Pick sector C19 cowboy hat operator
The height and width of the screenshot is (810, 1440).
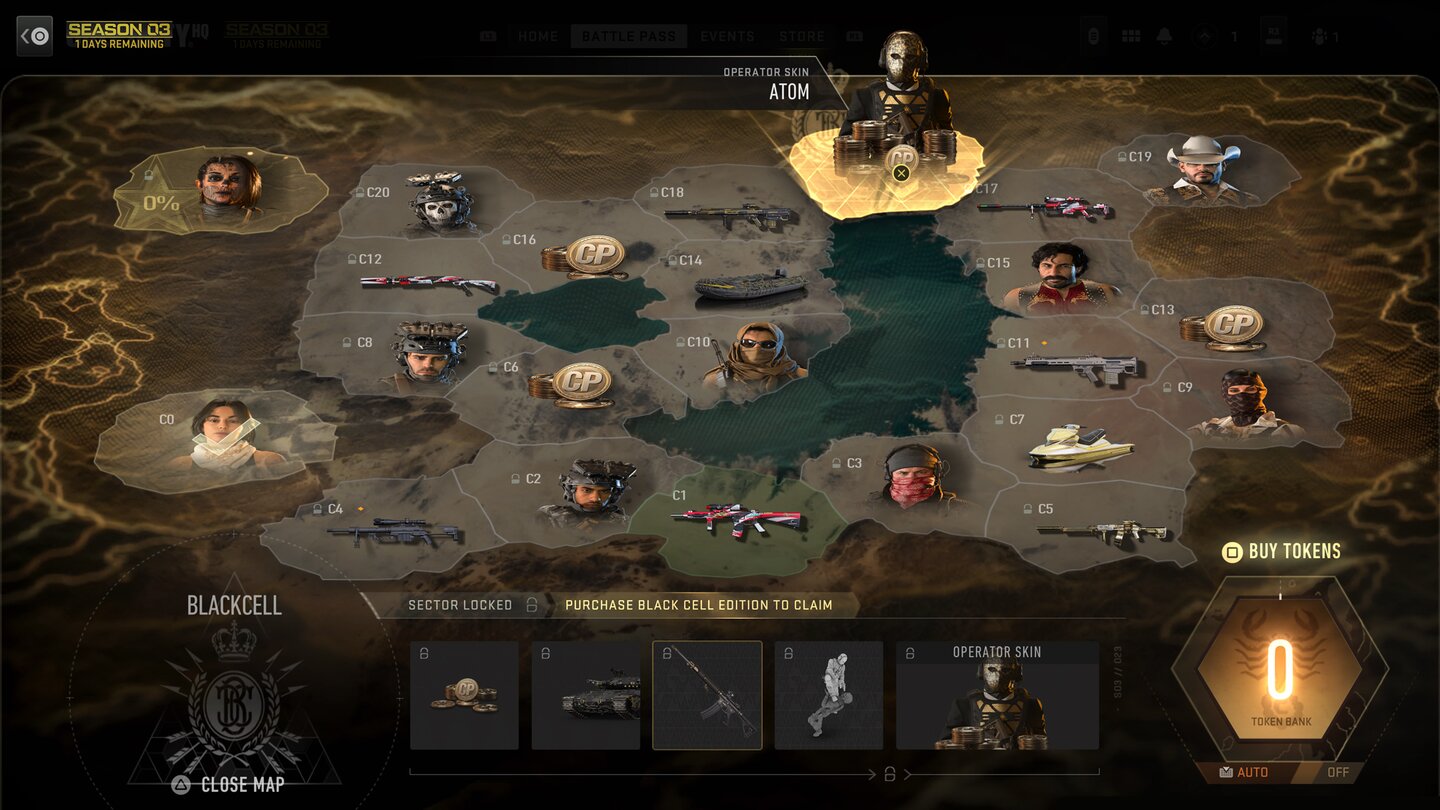click(x=1200, y=172)
